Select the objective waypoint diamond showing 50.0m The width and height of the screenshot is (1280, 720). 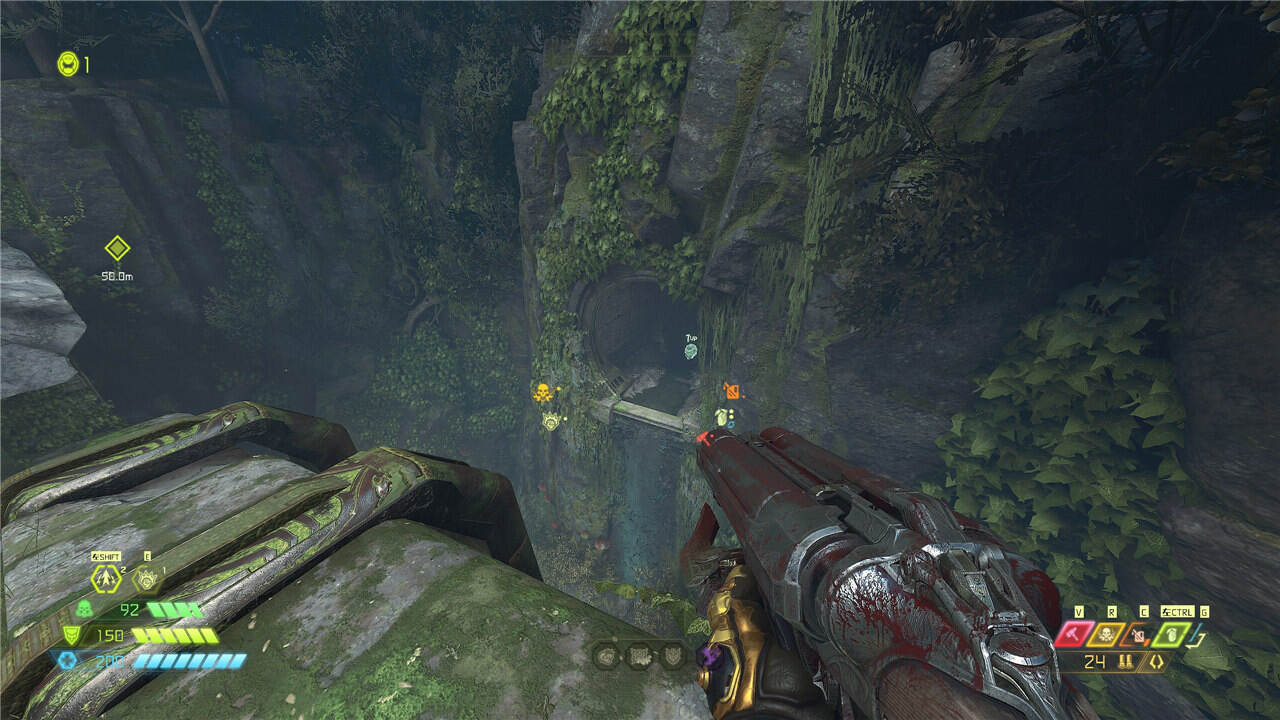click(117, 248)
